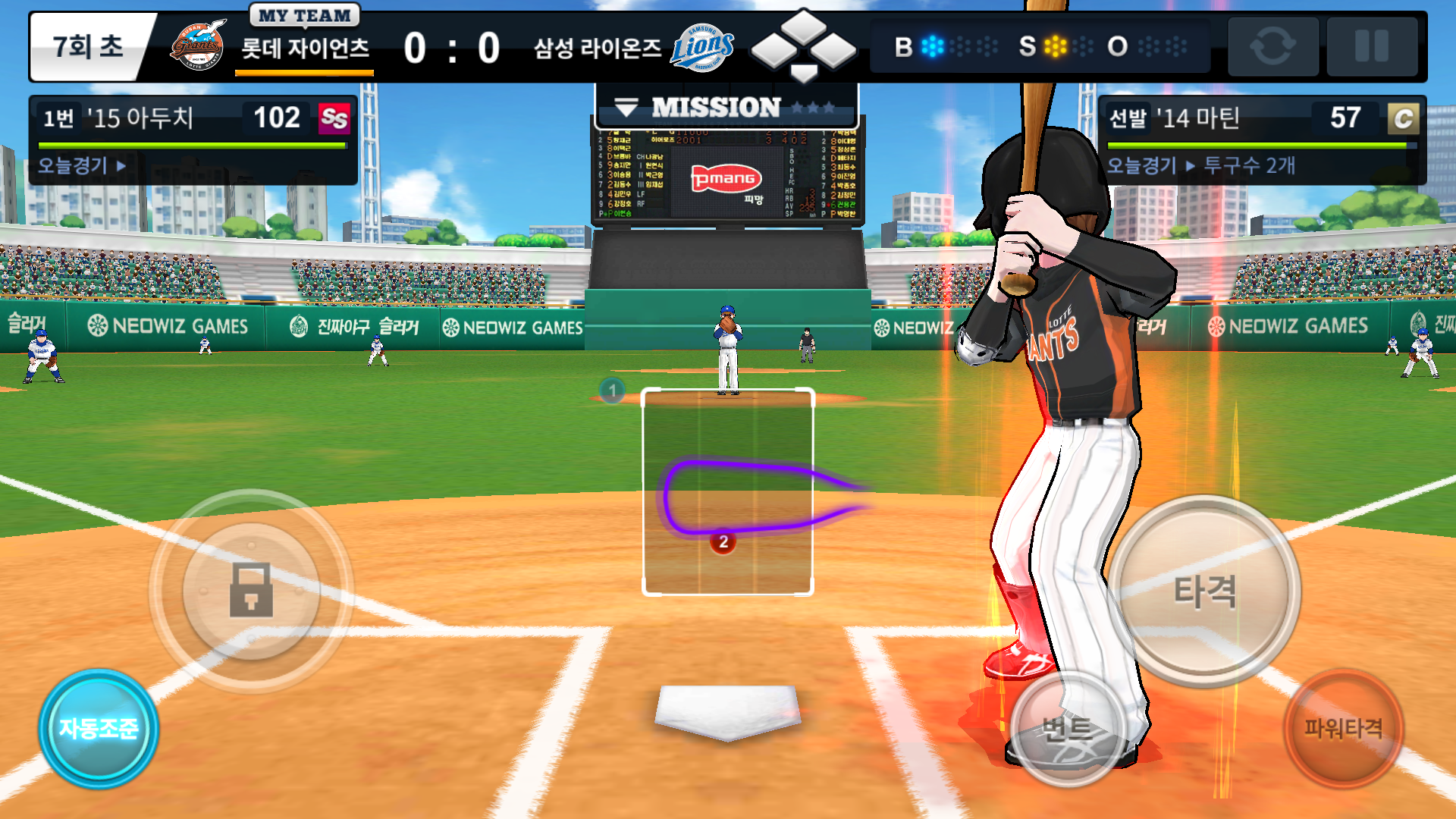This screenshot has width=1456, height=819.
Task: Tap the lit blue Ball indicator next to B
Action: (x=934, y=47)
